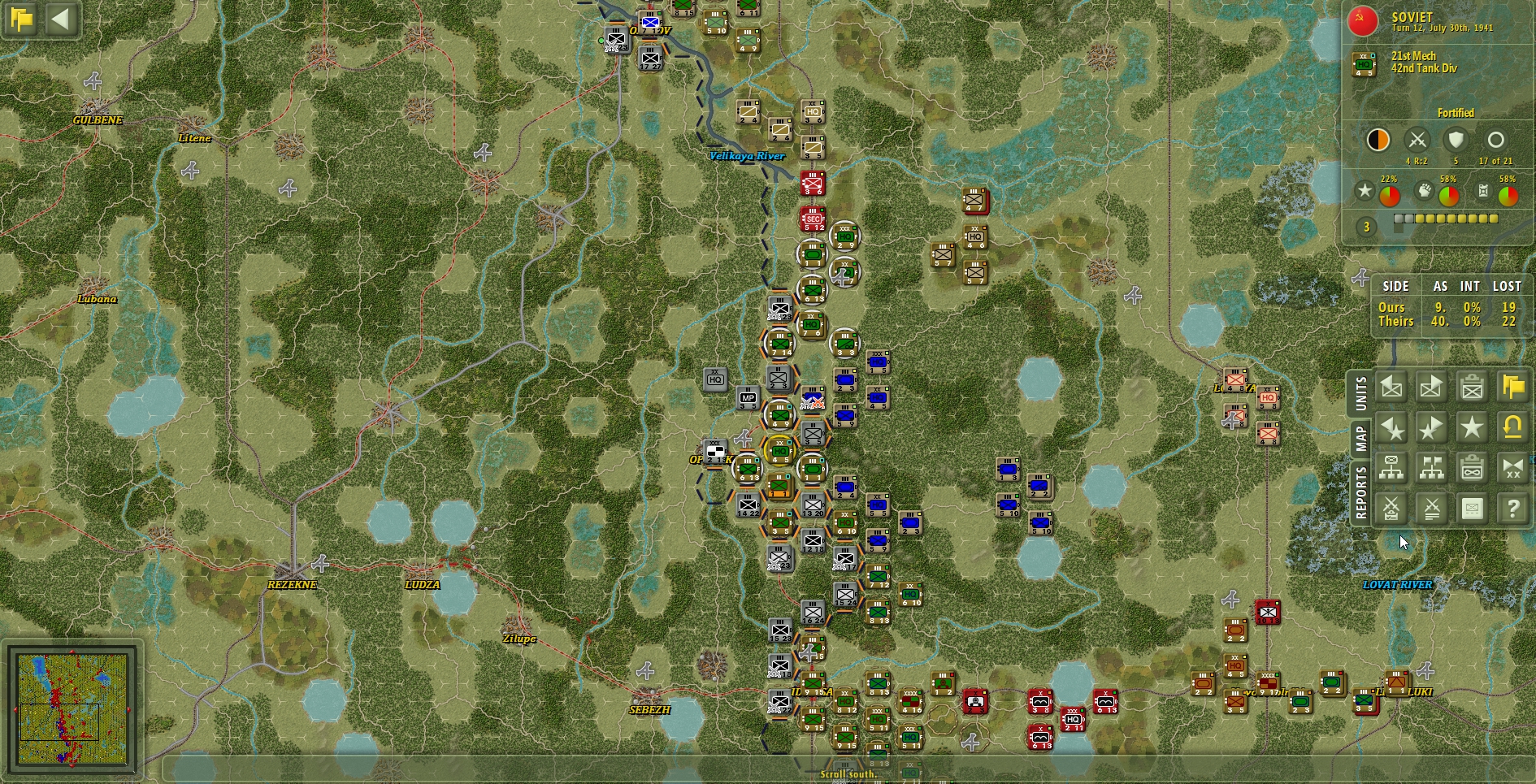Switch to the MAP tab

[1362, 436]
